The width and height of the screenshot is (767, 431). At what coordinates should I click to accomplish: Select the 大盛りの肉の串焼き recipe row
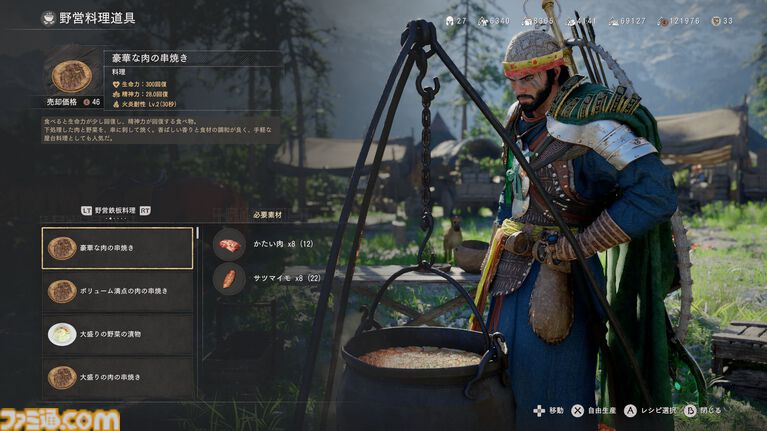tap(117, 377)
